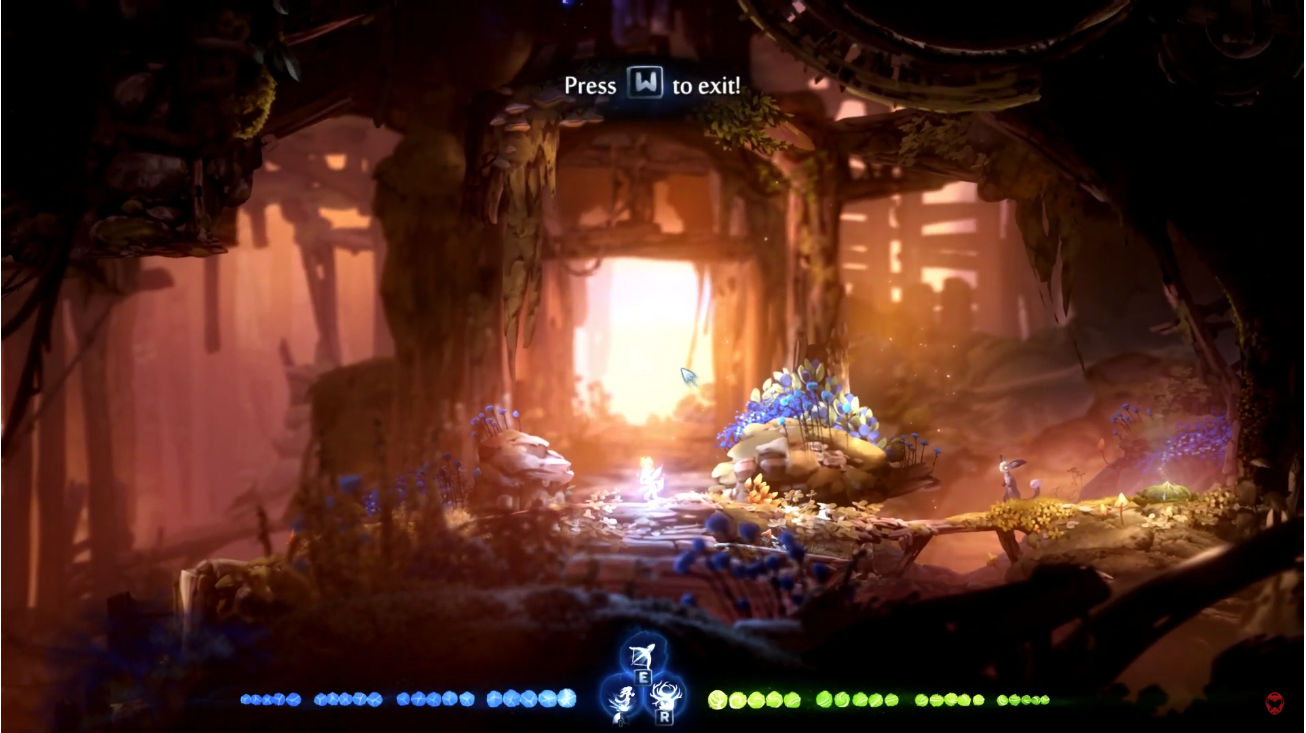1306x733 pixels.
Task: Click the glowing ability wheel in the HUD
Action: [645, 685]
